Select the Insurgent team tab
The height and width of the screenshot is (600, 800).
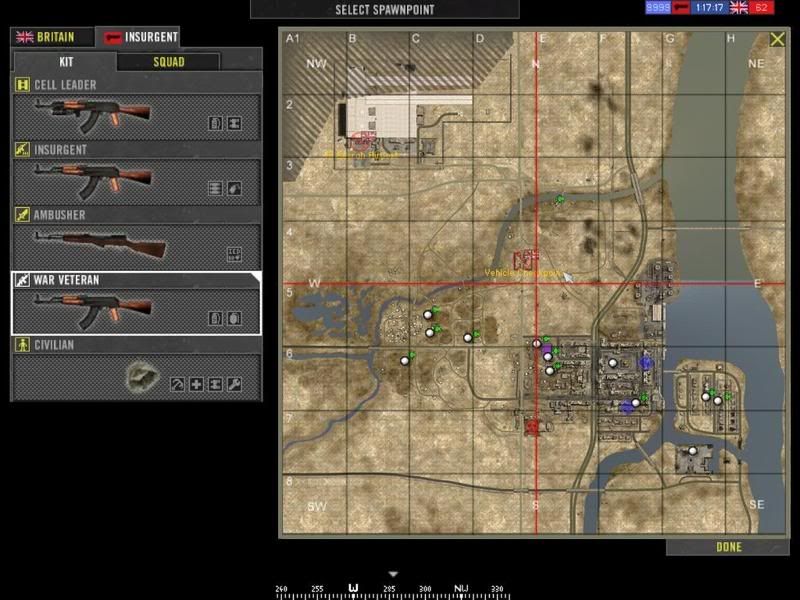click(141, 37)
